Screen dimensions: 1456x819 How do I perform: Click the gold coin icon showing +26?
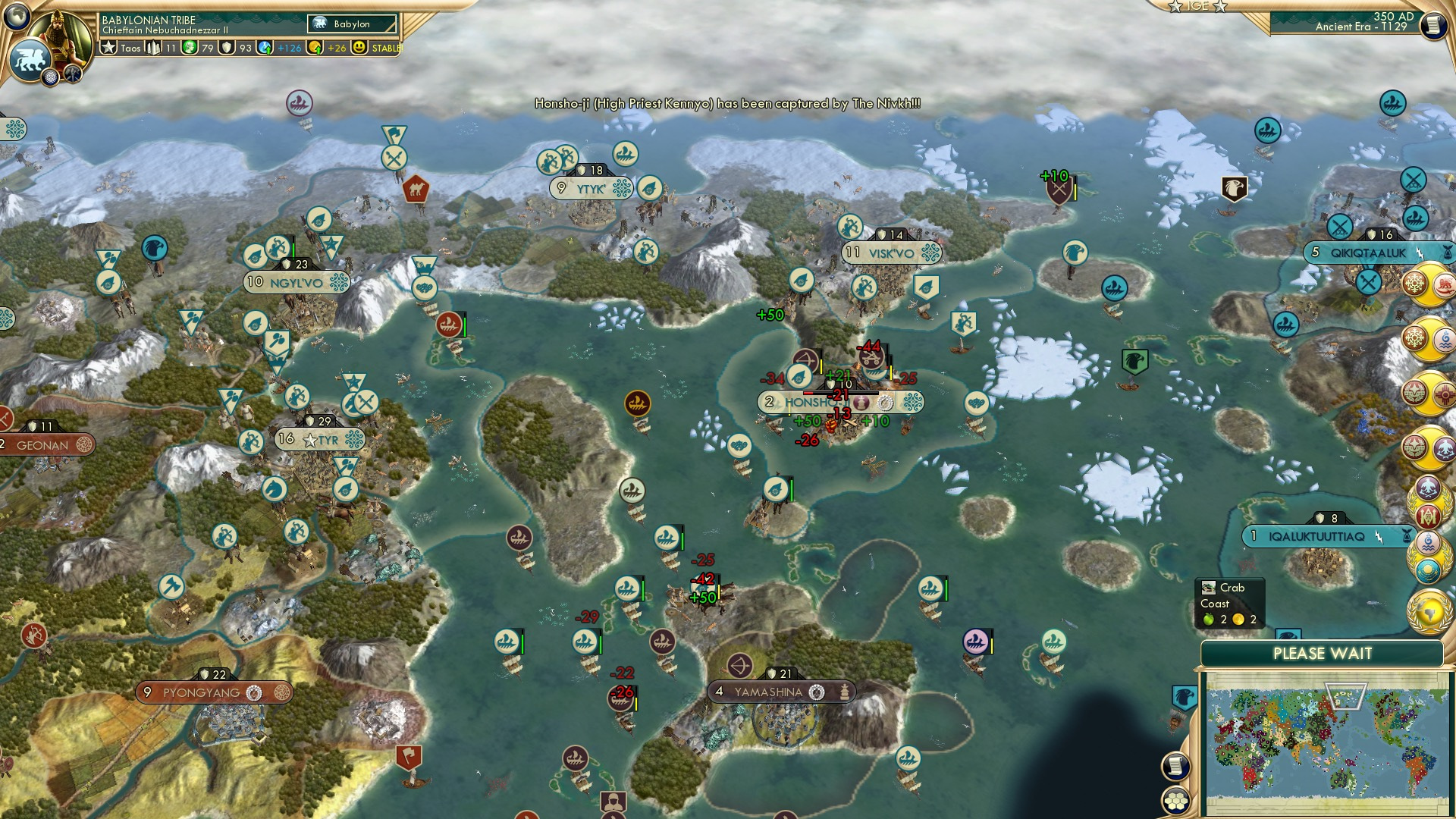tap(315, 48)
